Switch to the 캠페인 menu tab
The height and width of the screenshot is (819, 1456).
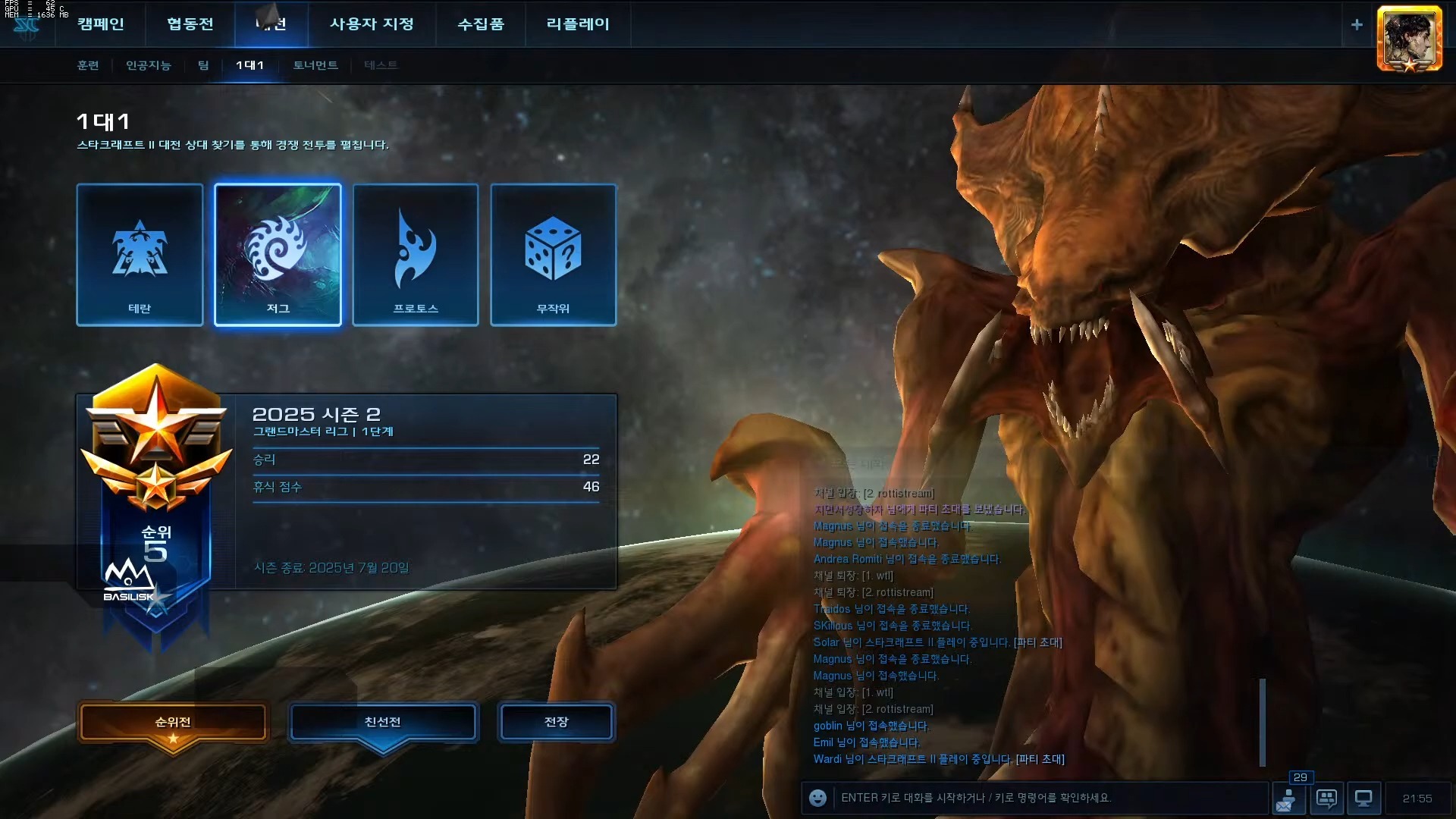(x=101, y=24)
